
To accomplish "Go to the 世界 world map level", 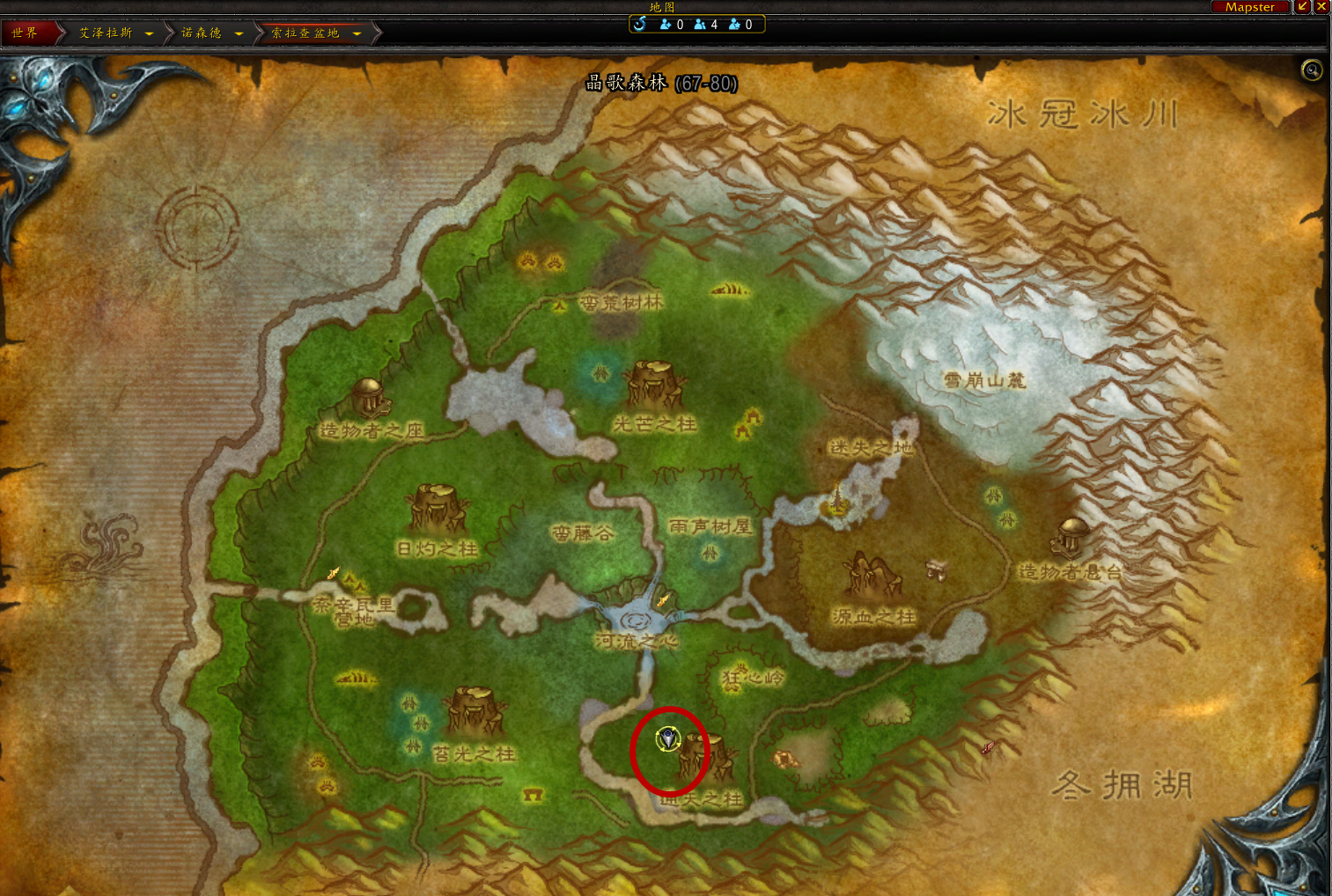I will pyautogui.click(x=26, y=33).
